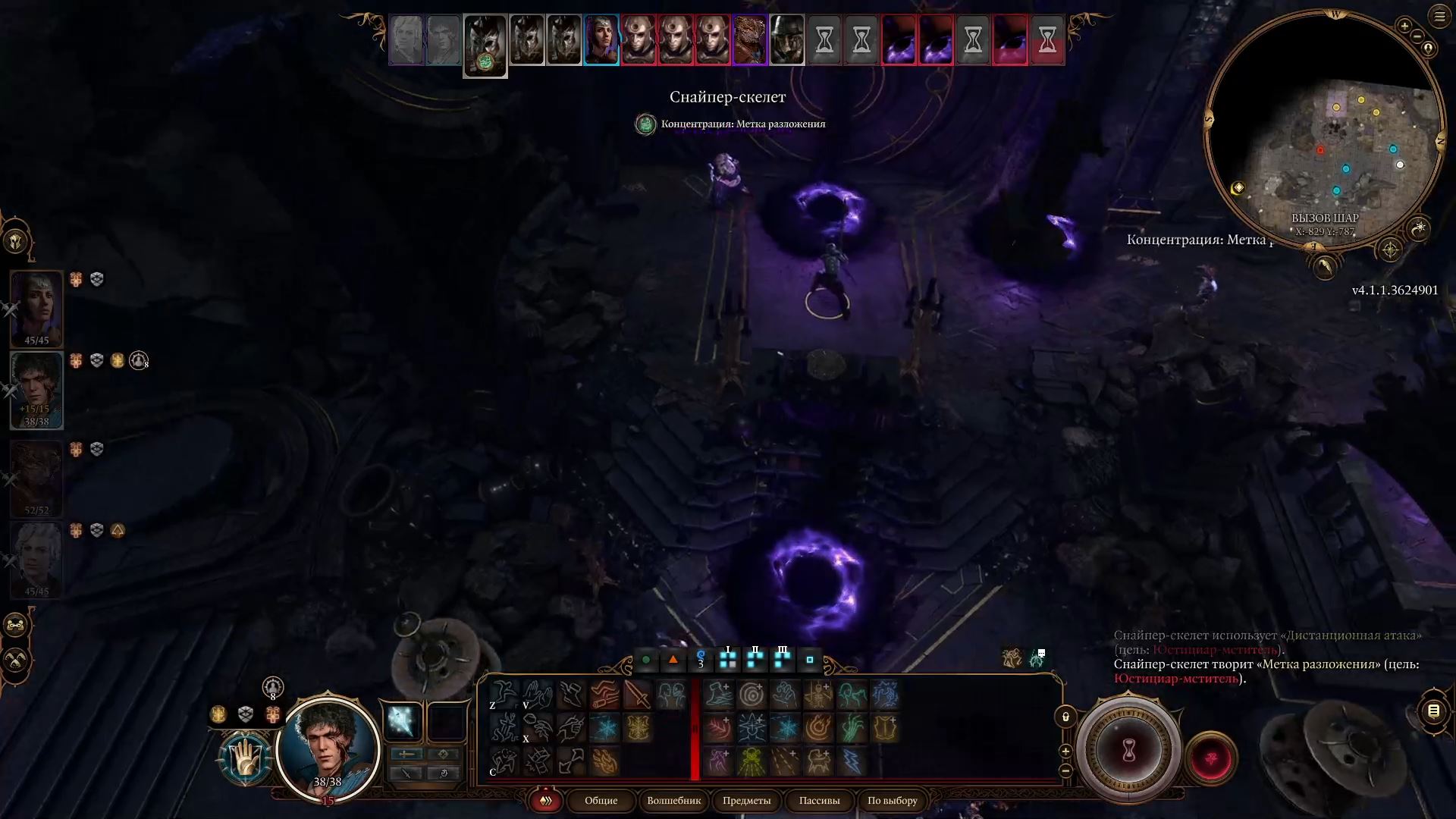Select the melee weapon attack sword icon
The image size is (1456, 819).
coord(637,694)
